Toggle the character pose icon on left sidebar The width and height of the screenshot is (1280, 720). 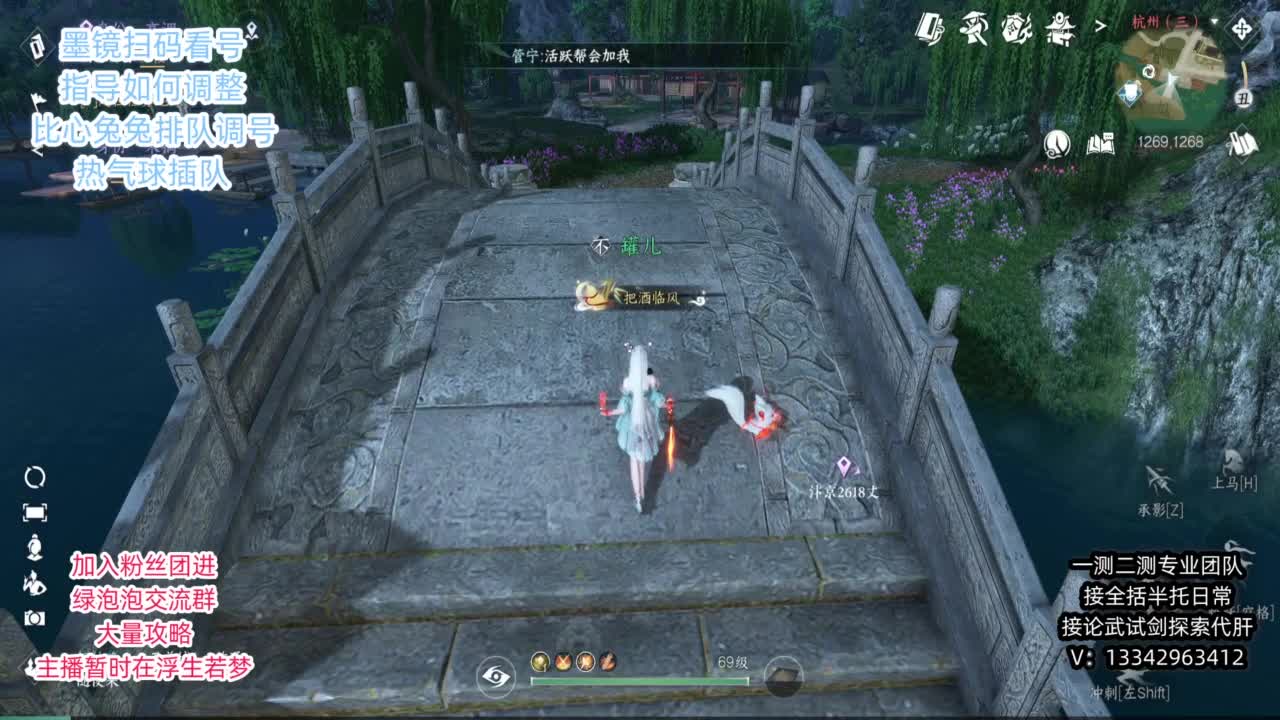(x=35, y=548)
